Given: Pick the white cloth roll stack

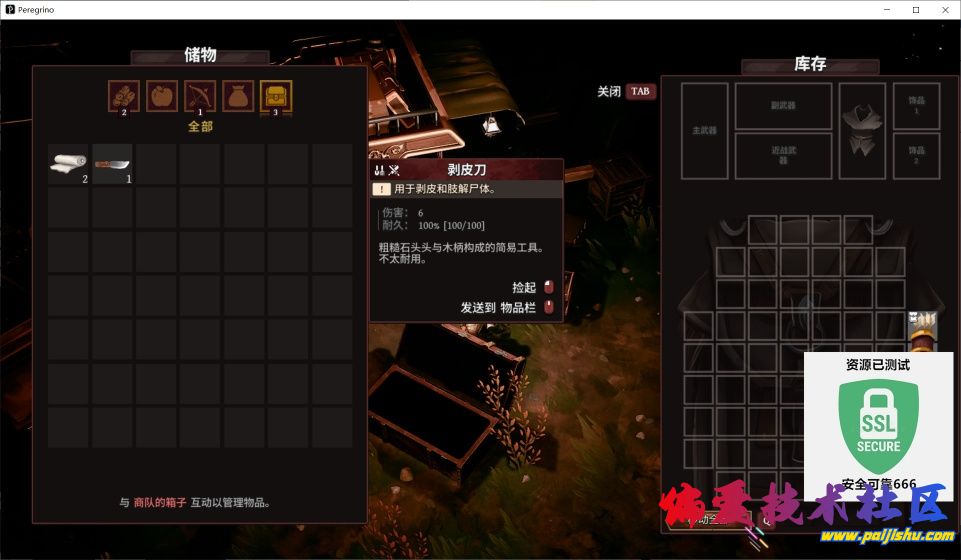Looking at the screenshot, I should point(69,163).
